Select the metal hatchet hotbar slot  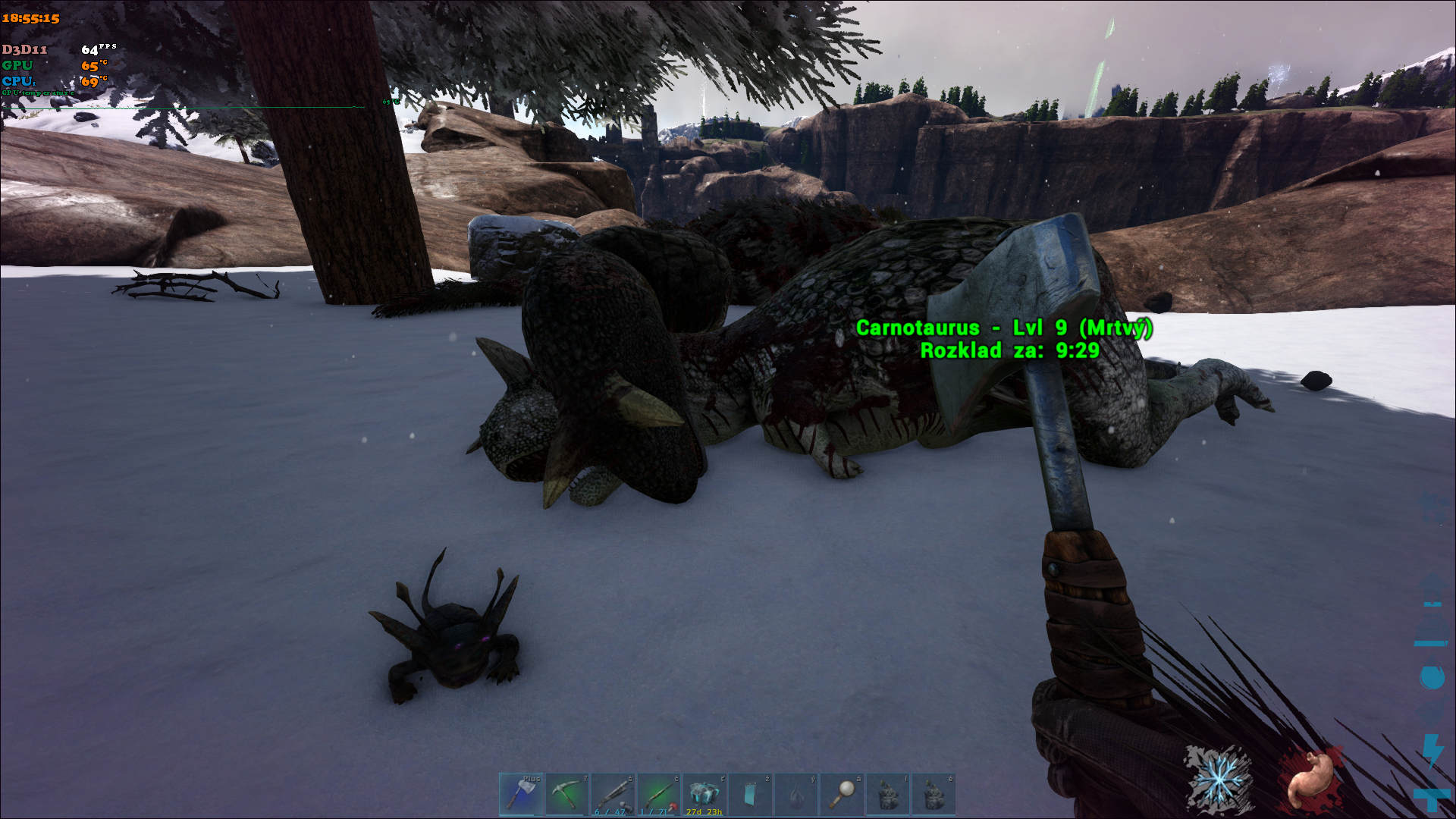[521, 794]
